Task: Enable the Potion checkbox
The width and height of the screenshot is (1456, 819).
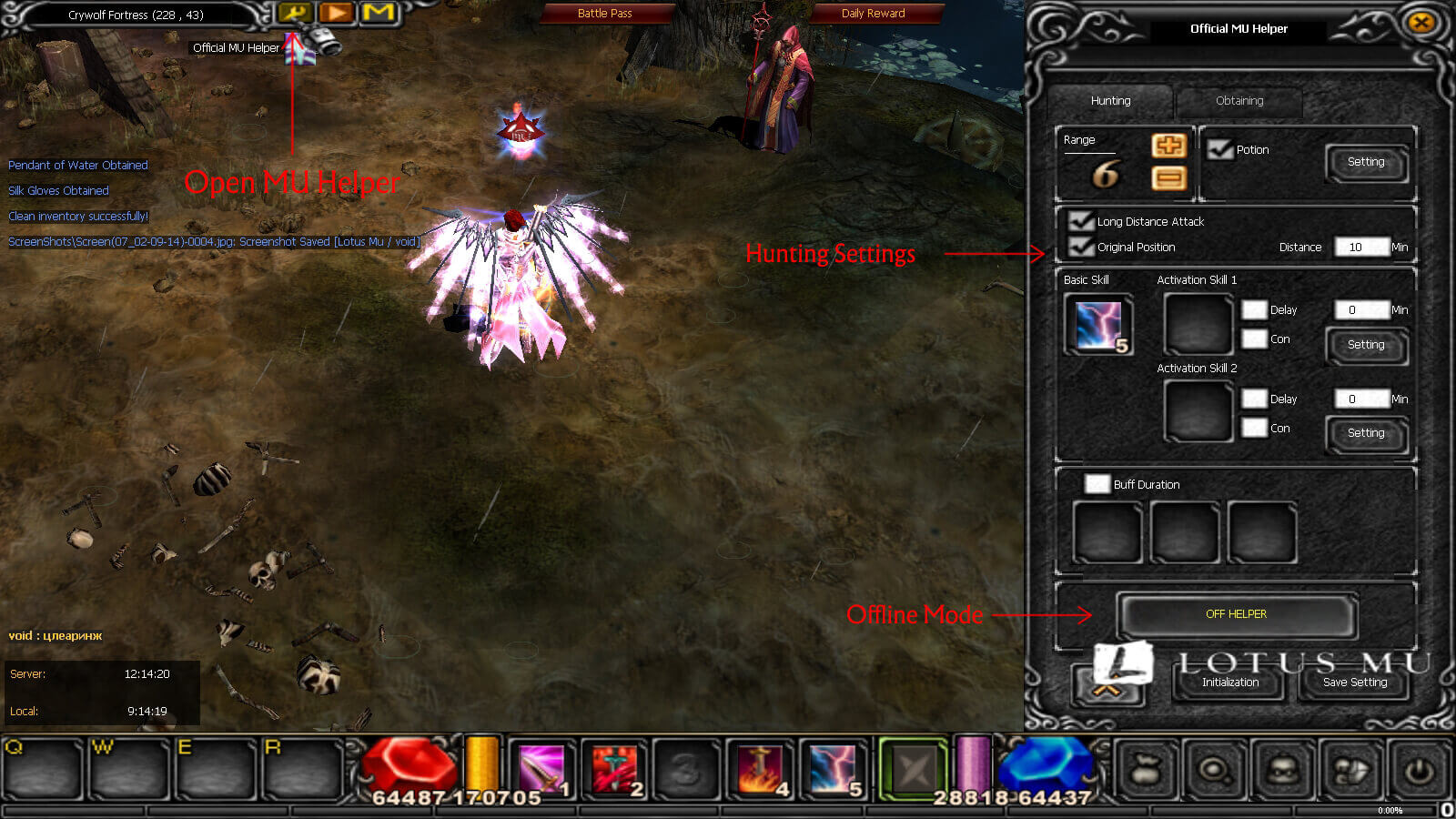Action: (1221, 149)
